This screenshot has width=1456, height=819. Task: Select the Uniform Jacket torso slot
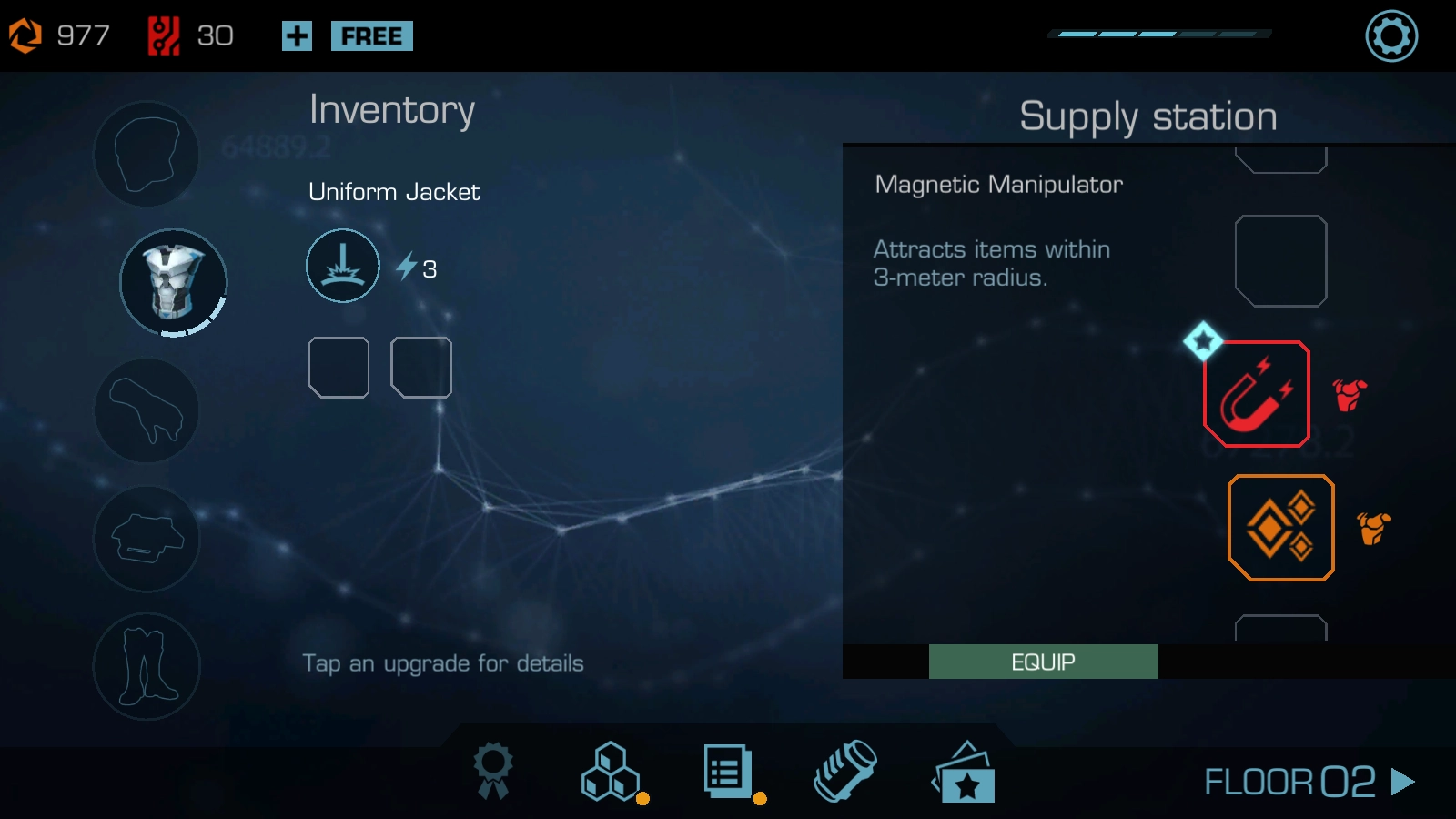[173, 282]
